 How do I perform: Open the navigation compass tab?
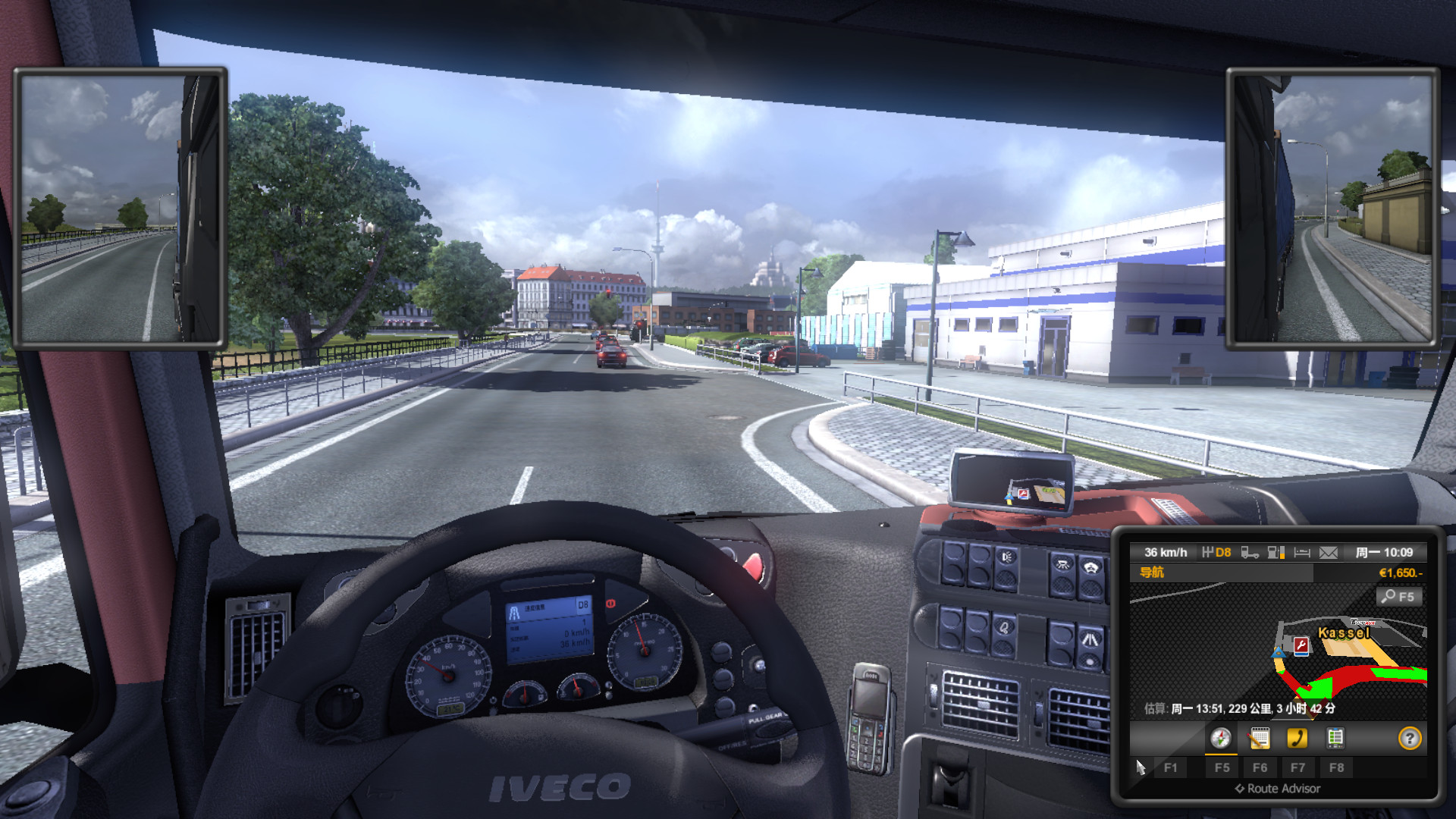[1220, 738]
